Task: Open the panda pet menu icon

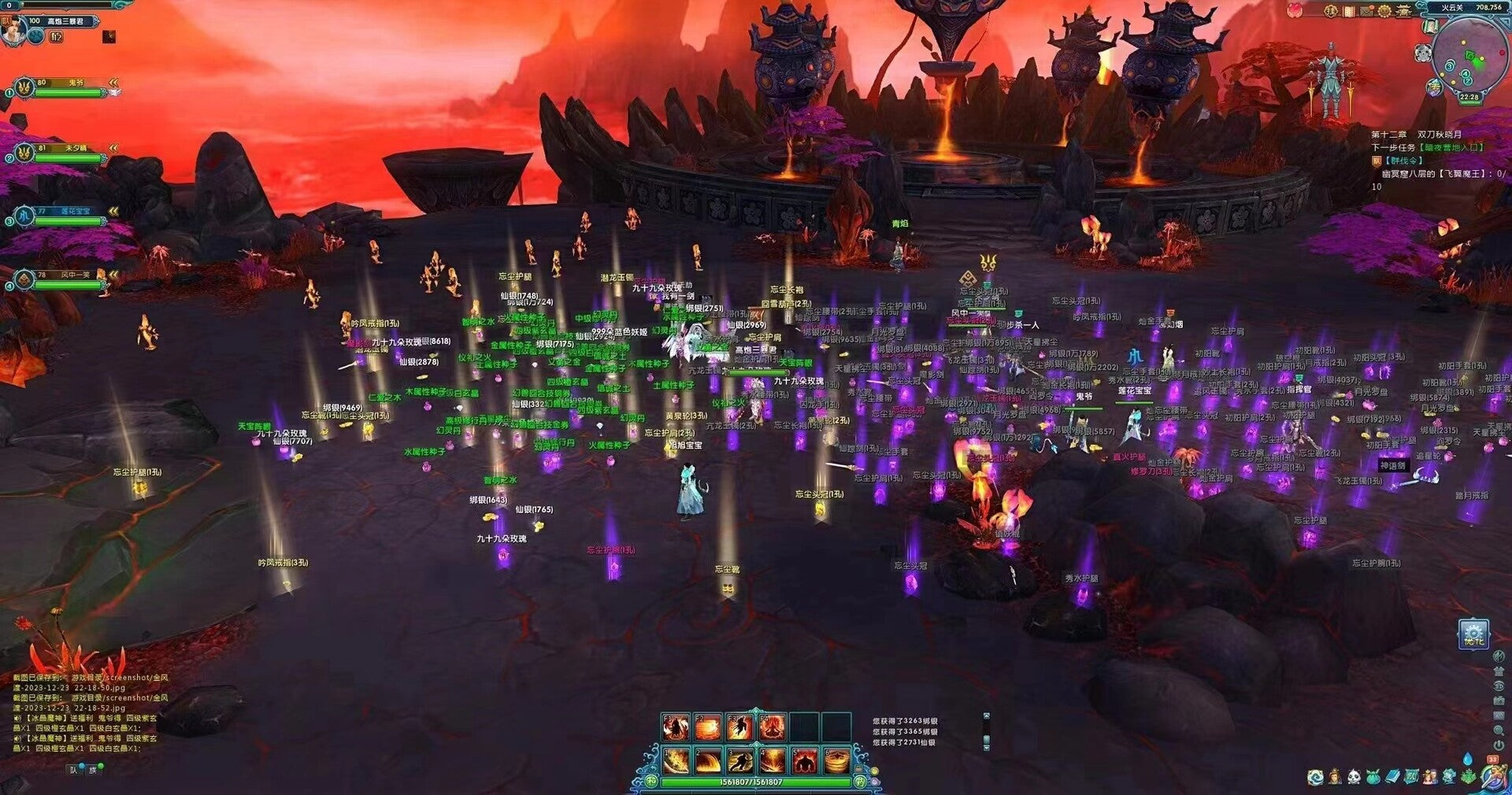Action: (x=1354, y=778)
